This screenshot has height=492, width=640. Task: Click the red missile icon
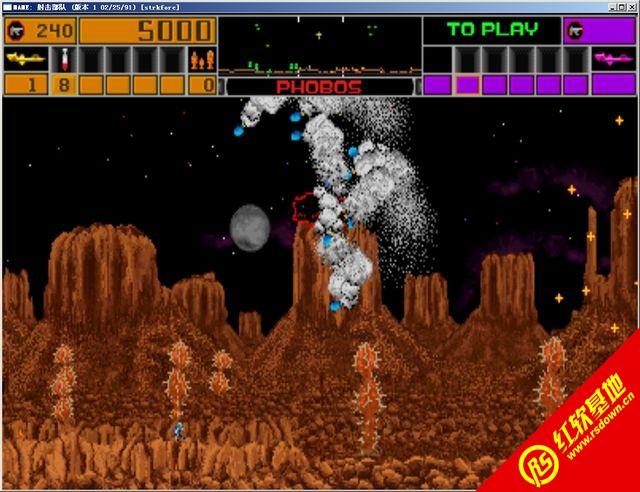coord(62,60)
